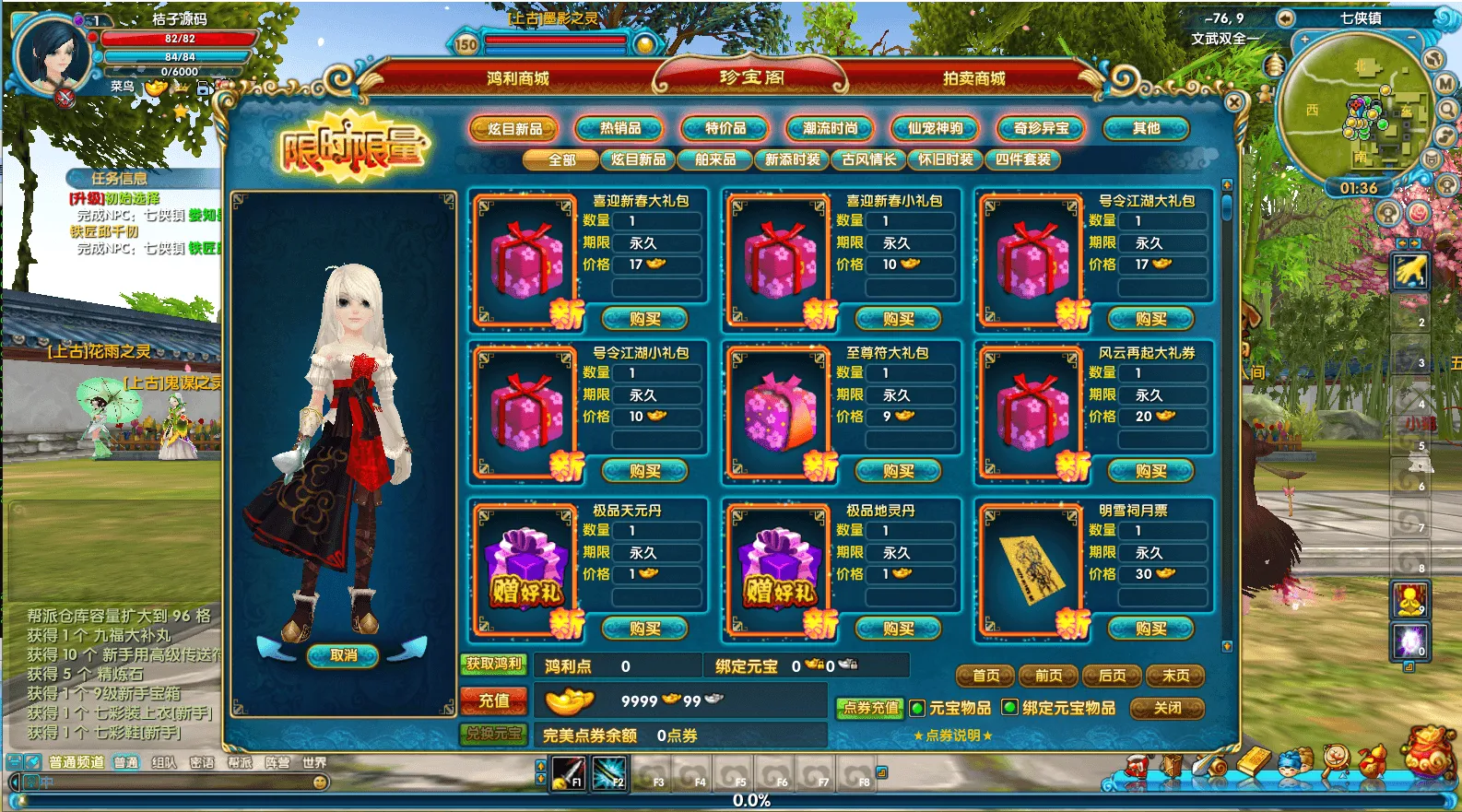Toggle the 绑定元宝物品 filter

pyautogui.click(x=1010, y=708)
